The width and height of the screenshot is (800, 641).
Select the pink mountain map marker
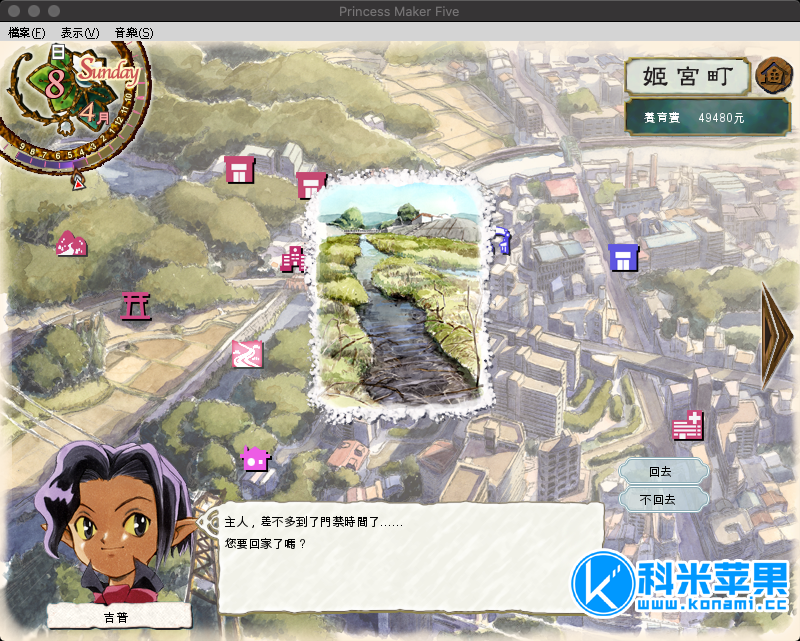coord(70,243)
